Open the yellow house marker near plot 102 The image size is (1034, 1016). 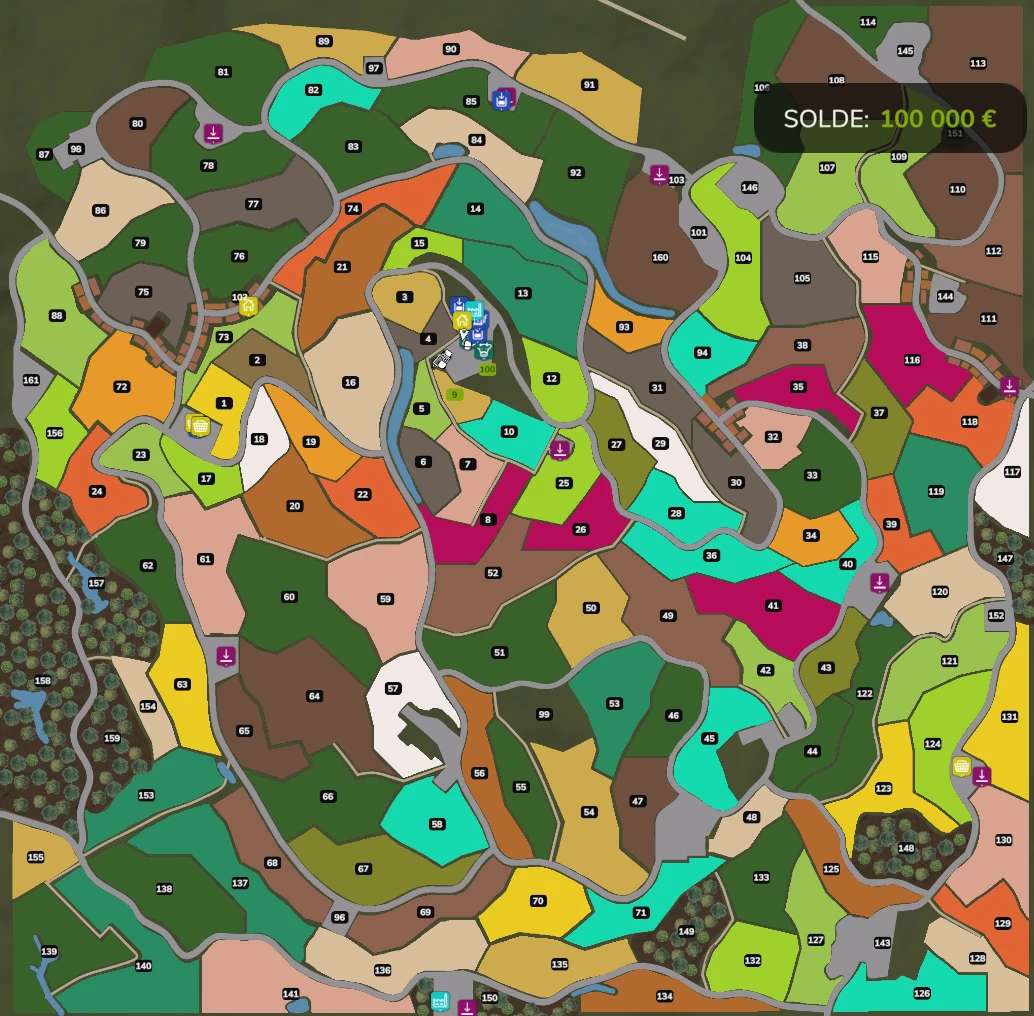coord(248,306)
